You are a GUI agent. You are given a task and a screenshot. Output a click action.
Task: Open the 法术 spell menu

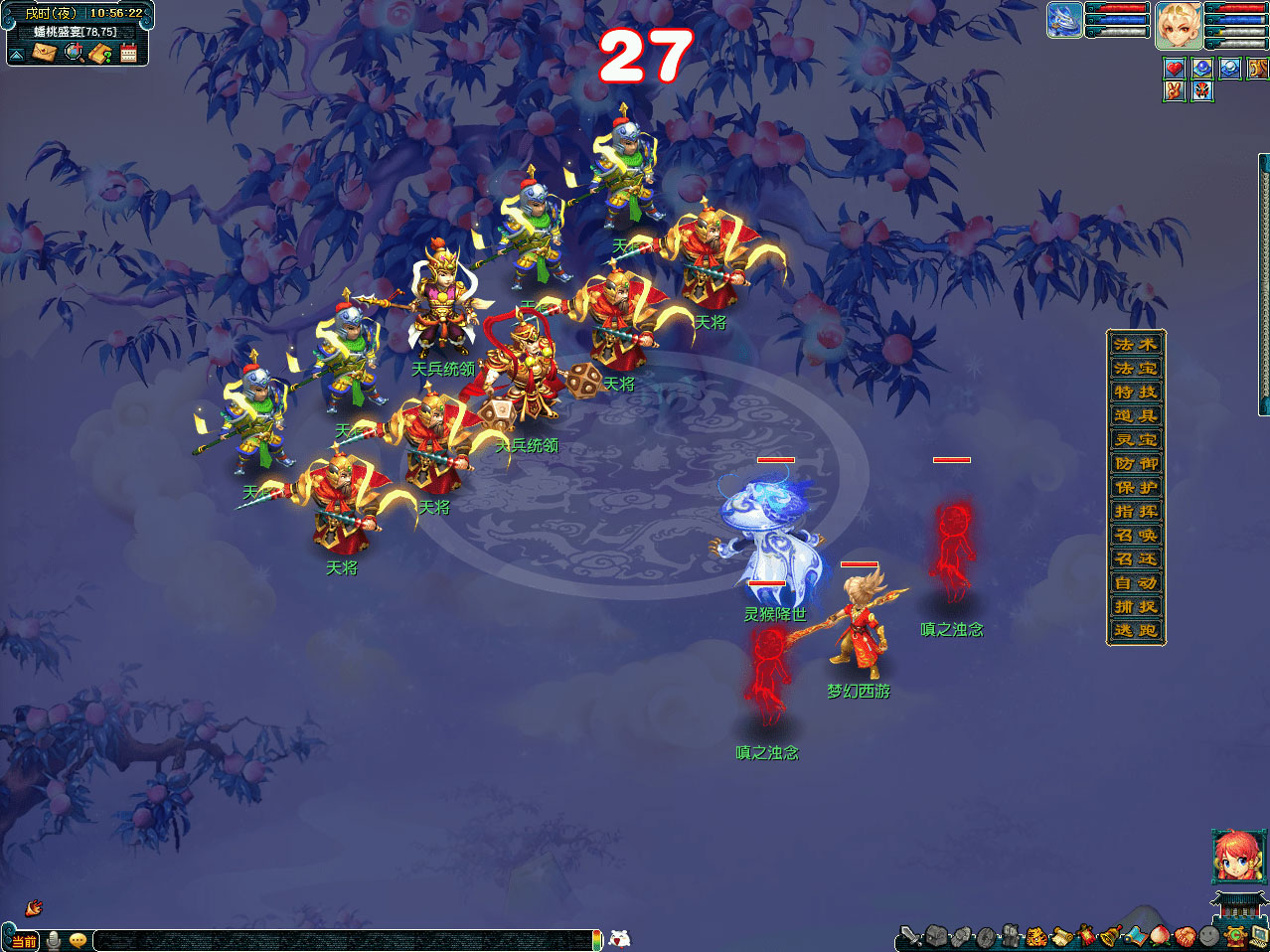pyautogui.click(x=1136, y=344)
